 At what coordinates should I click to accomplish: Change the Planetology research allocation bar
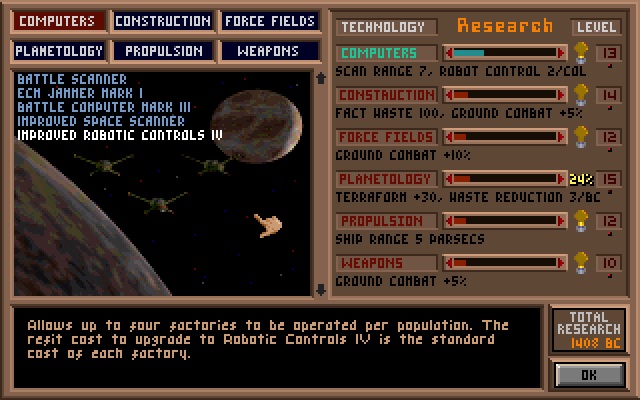[x=504, y=179]
